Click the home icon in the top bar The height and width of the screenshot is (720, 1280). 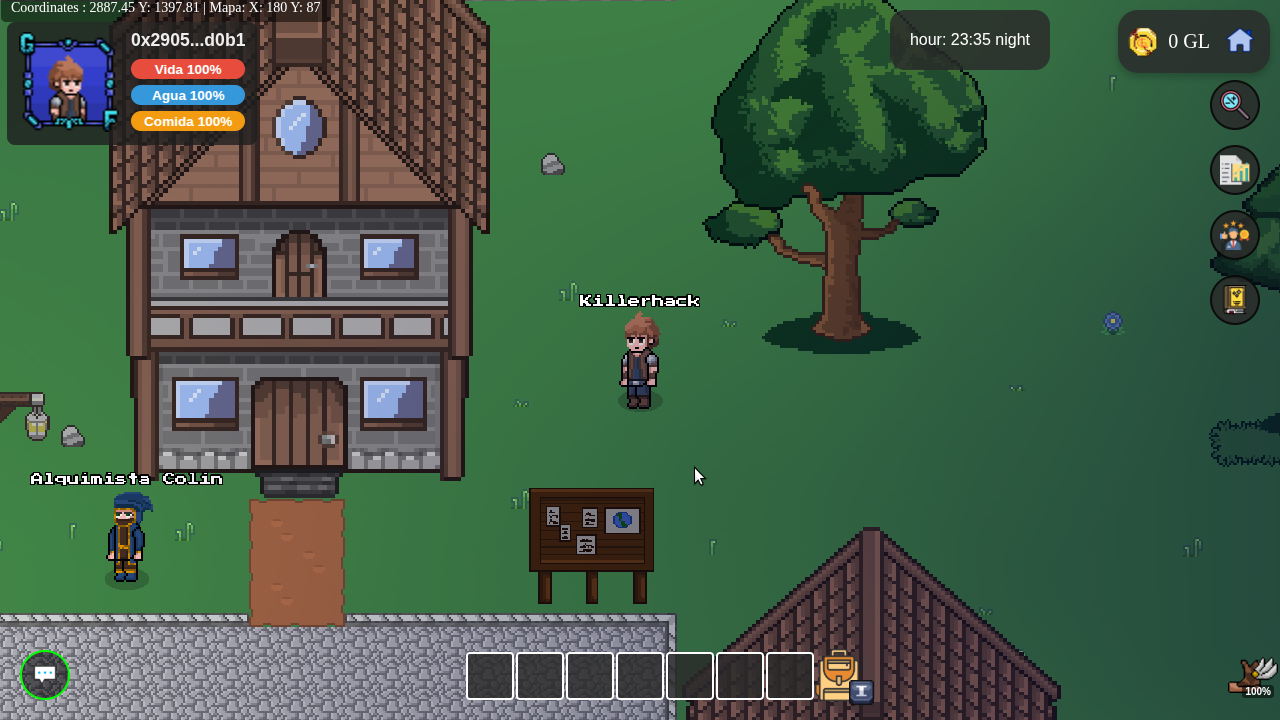1239,40
